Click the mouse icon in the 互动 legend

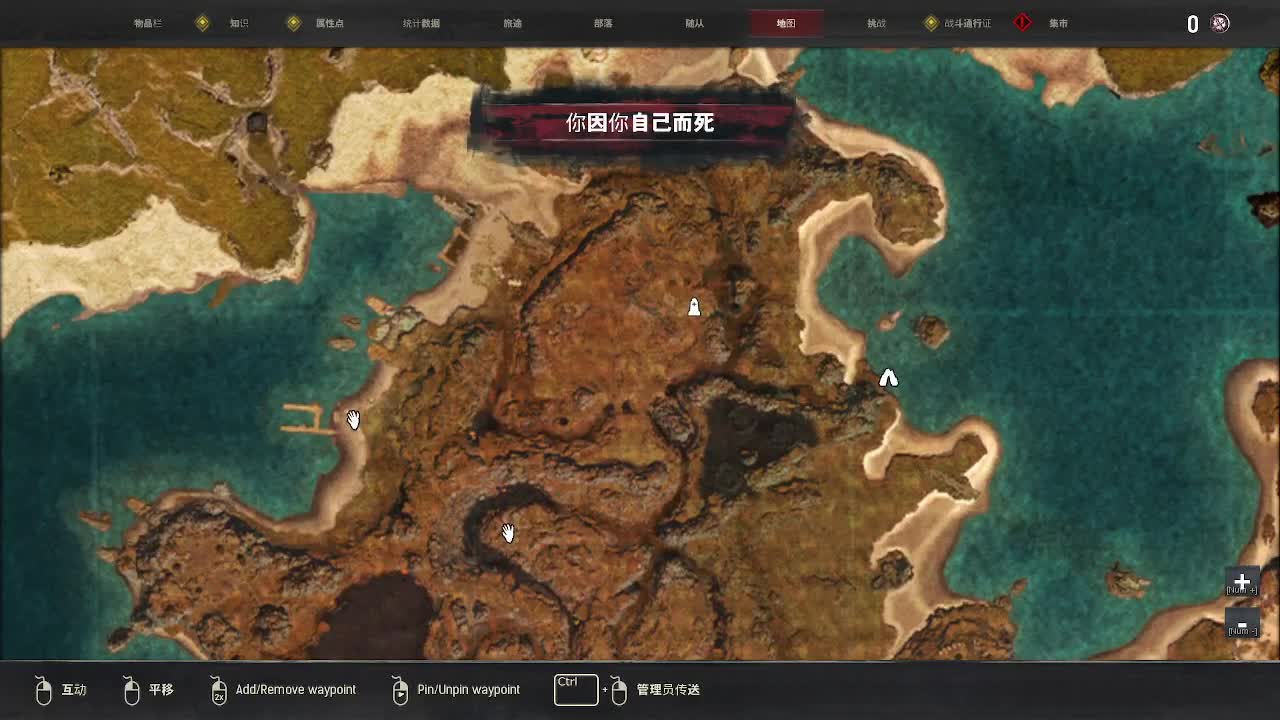click(x=43, y=689)
